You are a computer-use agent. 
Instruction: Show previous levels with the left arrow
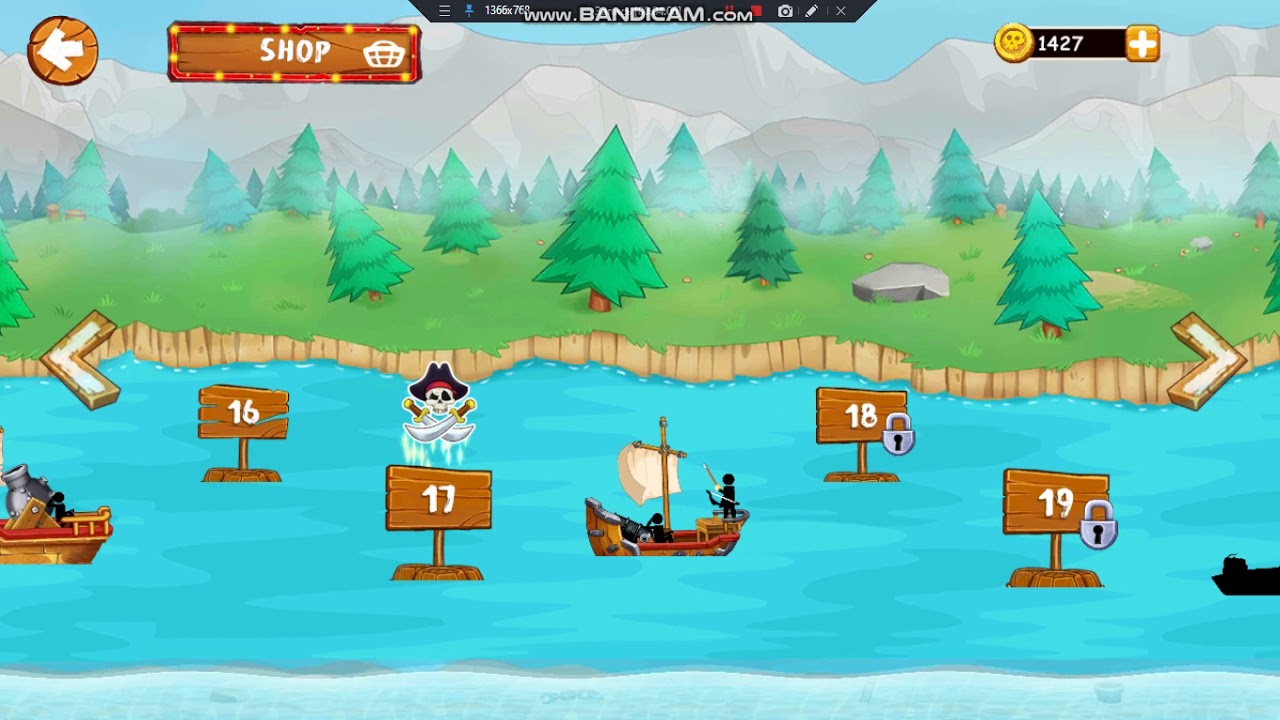coord(80,360)
